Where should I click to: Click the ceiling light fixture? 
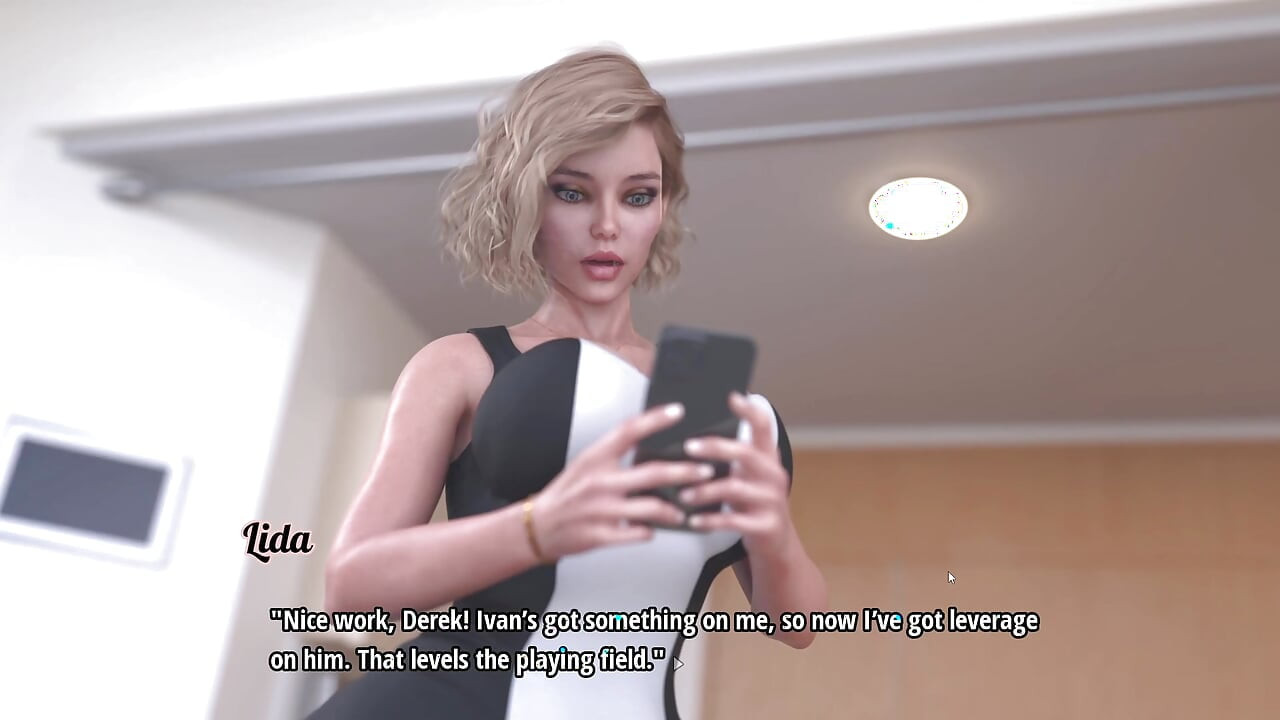coord(918,206)
